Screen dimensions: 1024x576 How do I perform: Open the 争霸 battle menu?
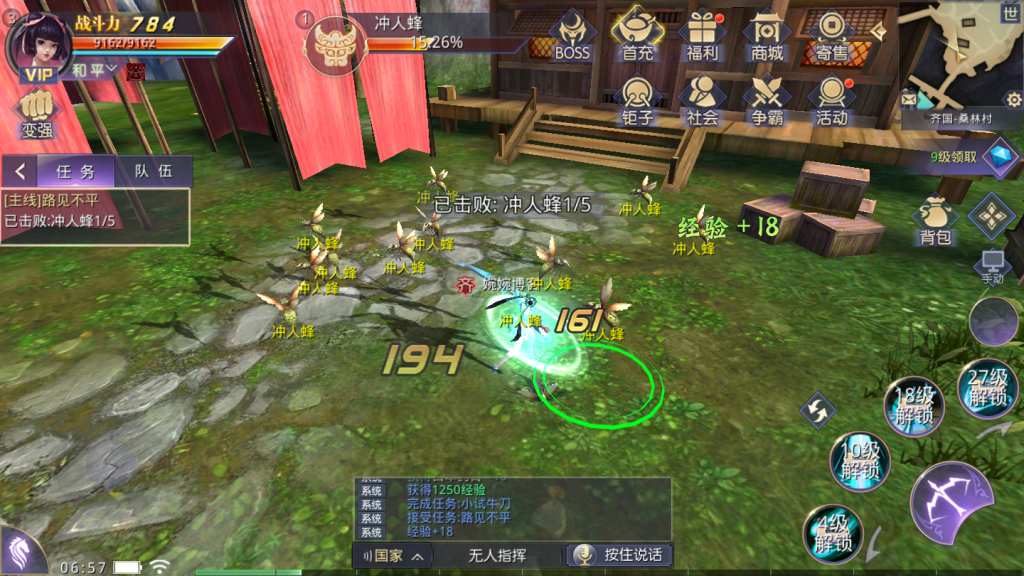pos(768,100)
